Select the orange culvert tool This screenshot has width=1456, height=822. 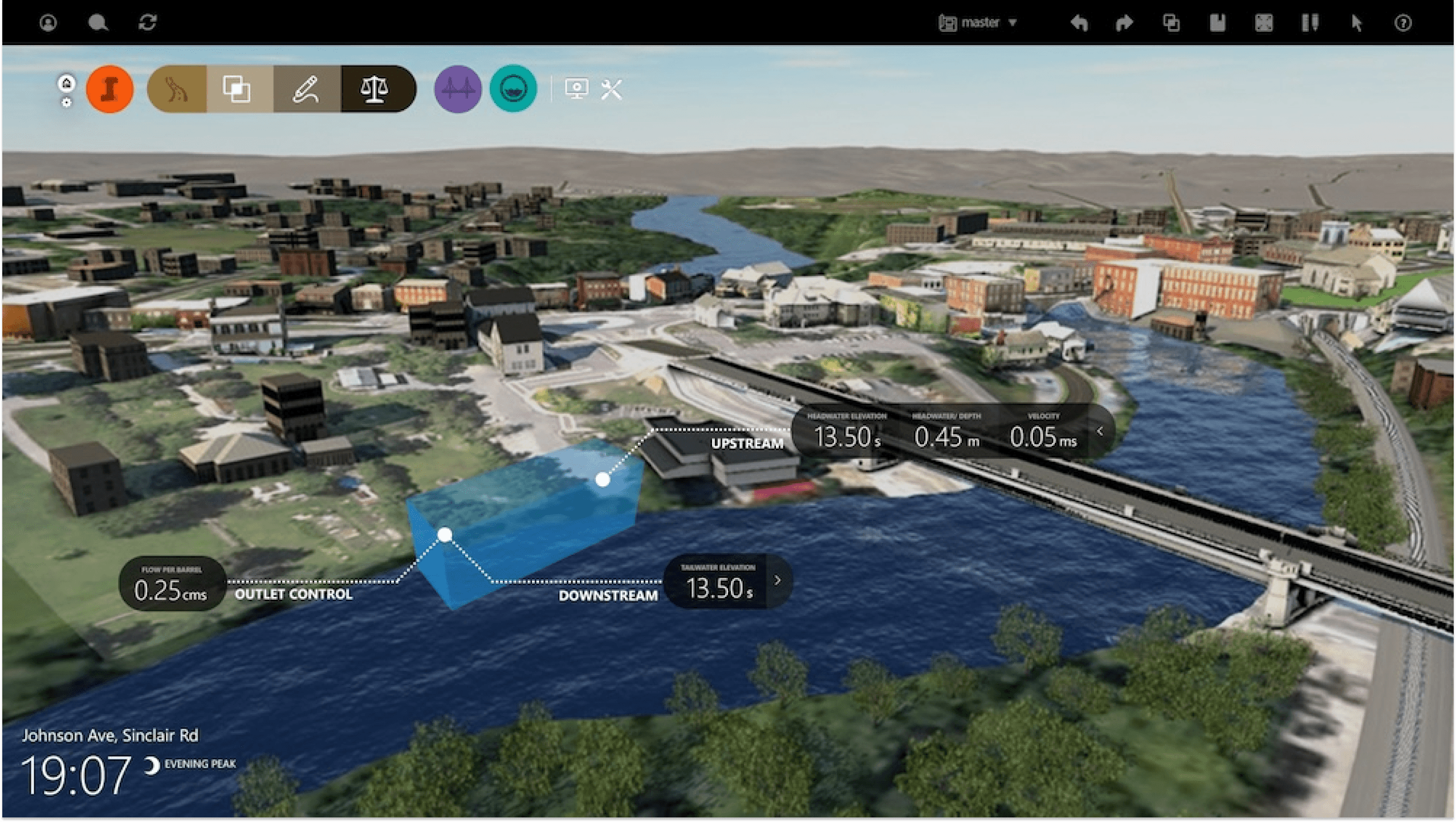[109, 88]
